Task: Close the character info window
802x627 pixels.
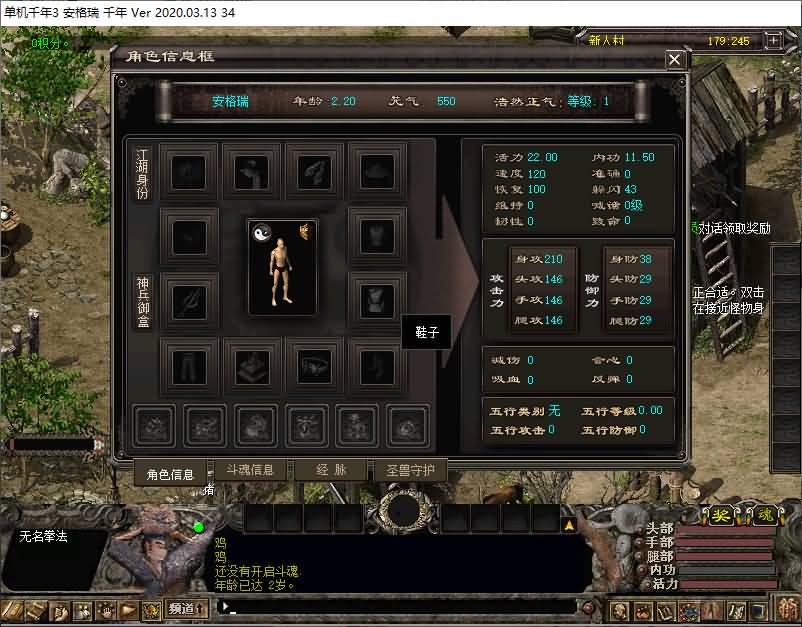Action: pyautogui.click(x=675, y=59)
